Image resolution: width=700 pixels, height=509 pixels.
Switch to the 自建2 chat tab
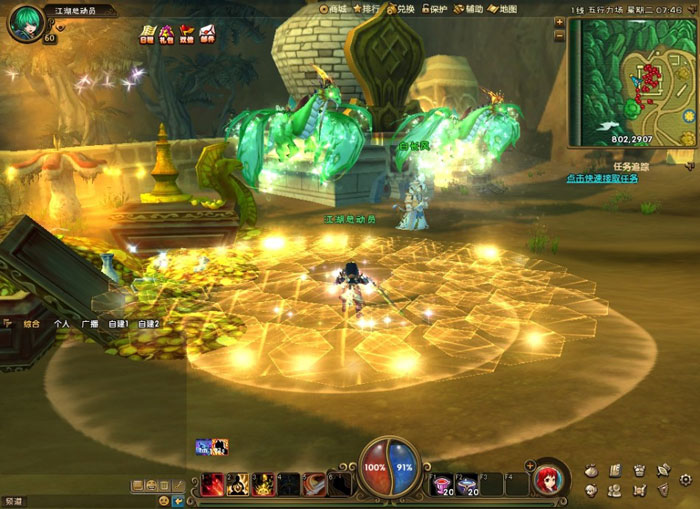tap(148, 324)
